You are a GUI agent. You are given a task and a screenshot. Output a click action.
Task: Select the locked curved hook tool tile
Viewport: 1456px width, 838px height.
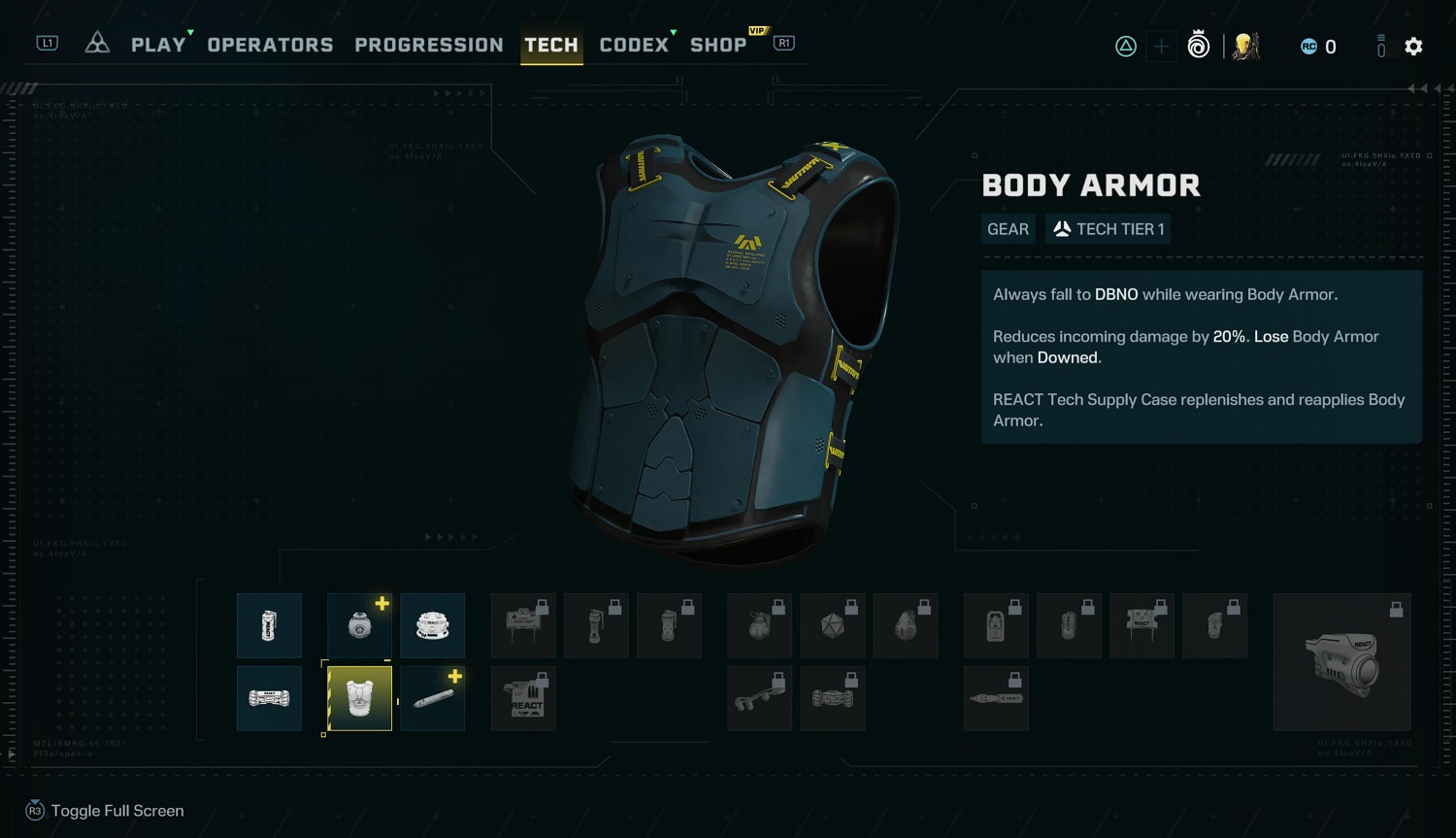click(759, 698)
